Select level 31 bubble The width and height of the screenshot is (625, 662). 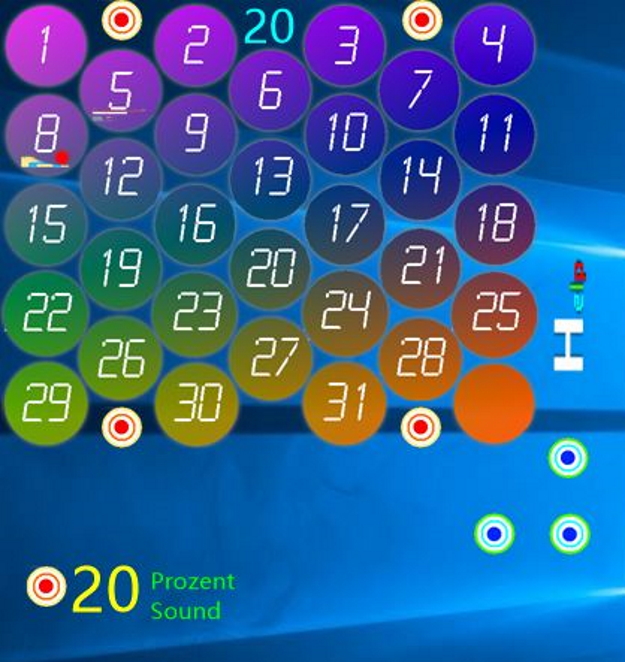point(345,403)
